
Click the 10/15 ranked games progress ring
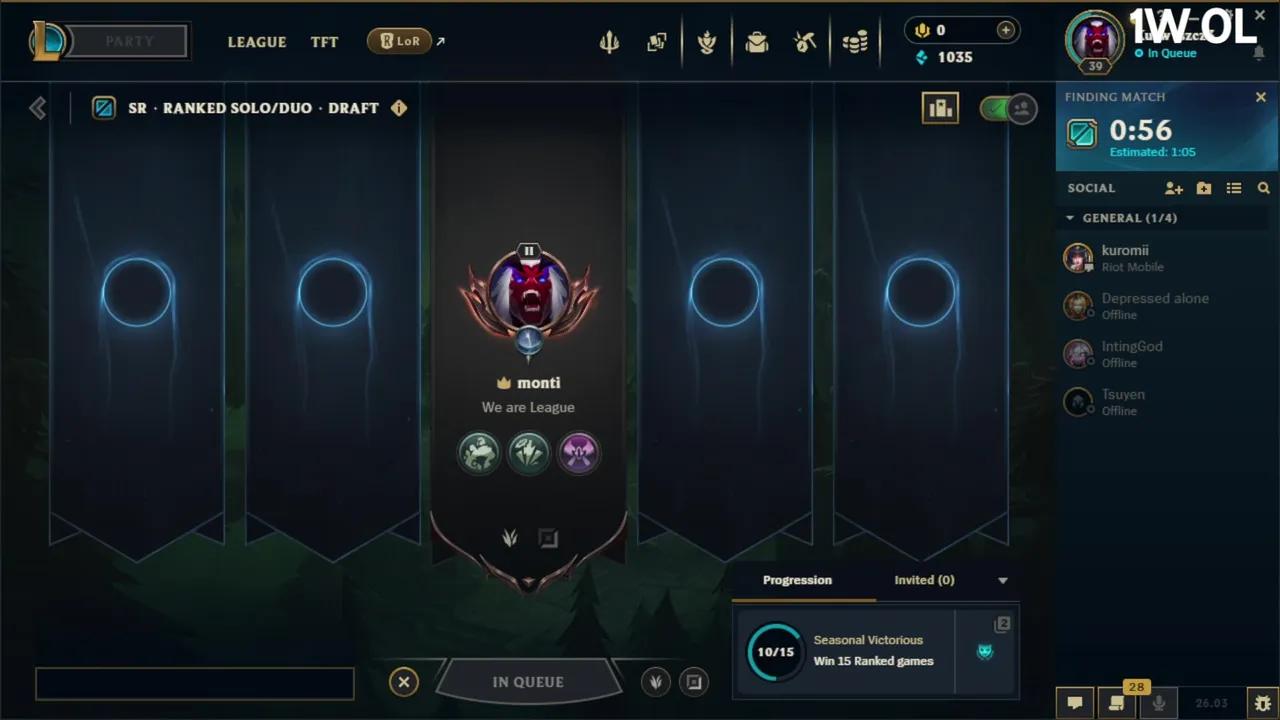775,650
